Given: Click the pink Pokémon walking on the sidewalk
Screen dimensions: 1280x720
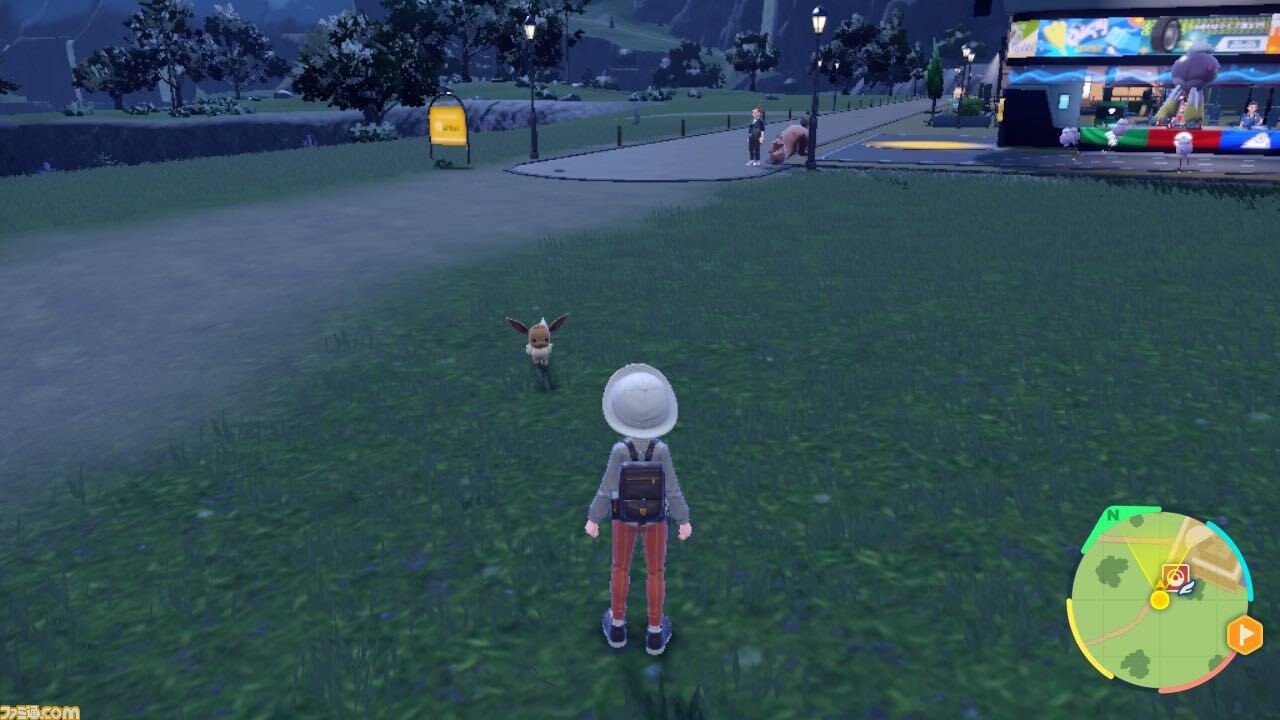Looking at the screenshot, I should tap(790, 138).
